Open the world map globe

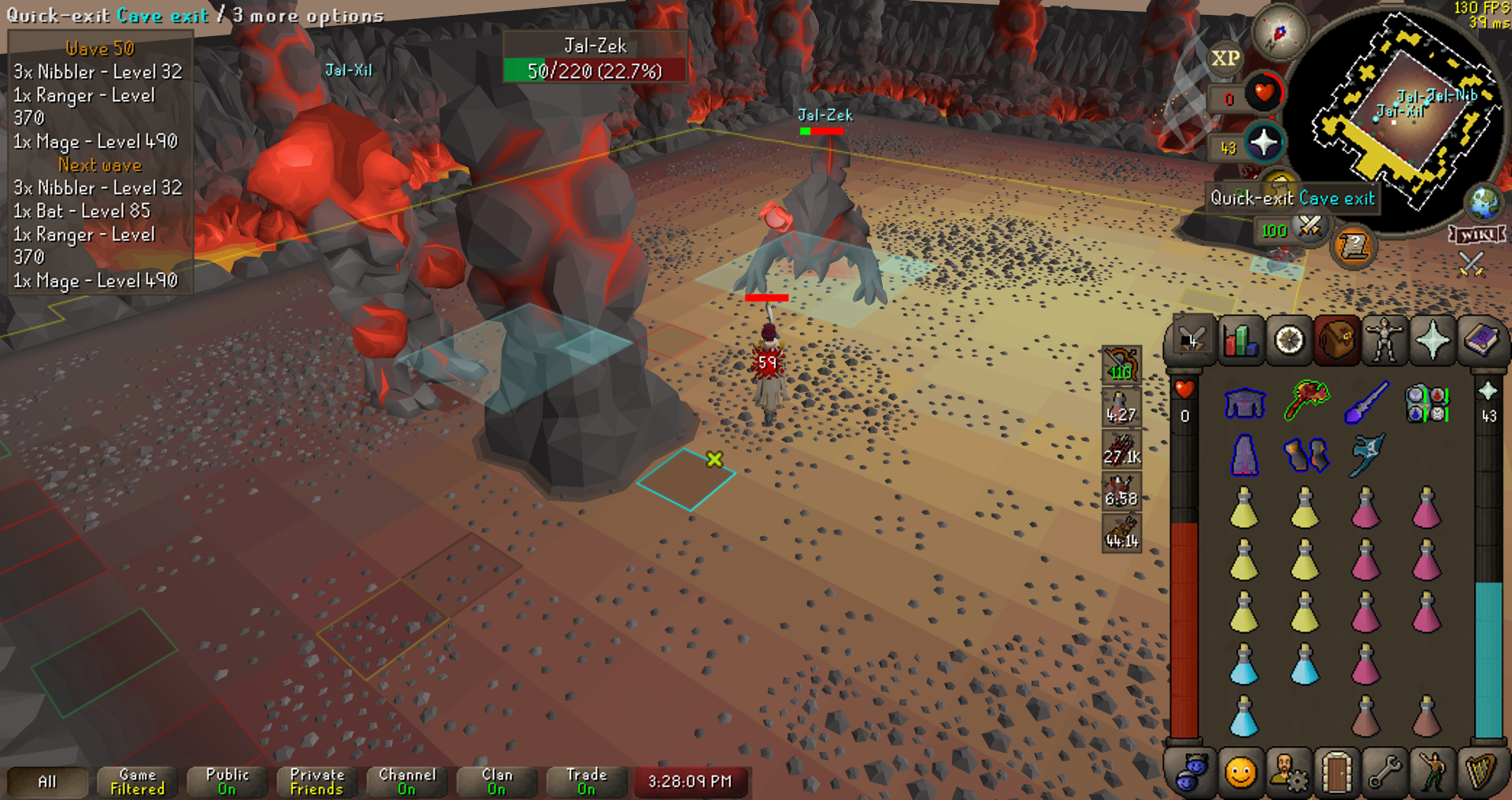pyautogui.click(x=1484, y=202)
